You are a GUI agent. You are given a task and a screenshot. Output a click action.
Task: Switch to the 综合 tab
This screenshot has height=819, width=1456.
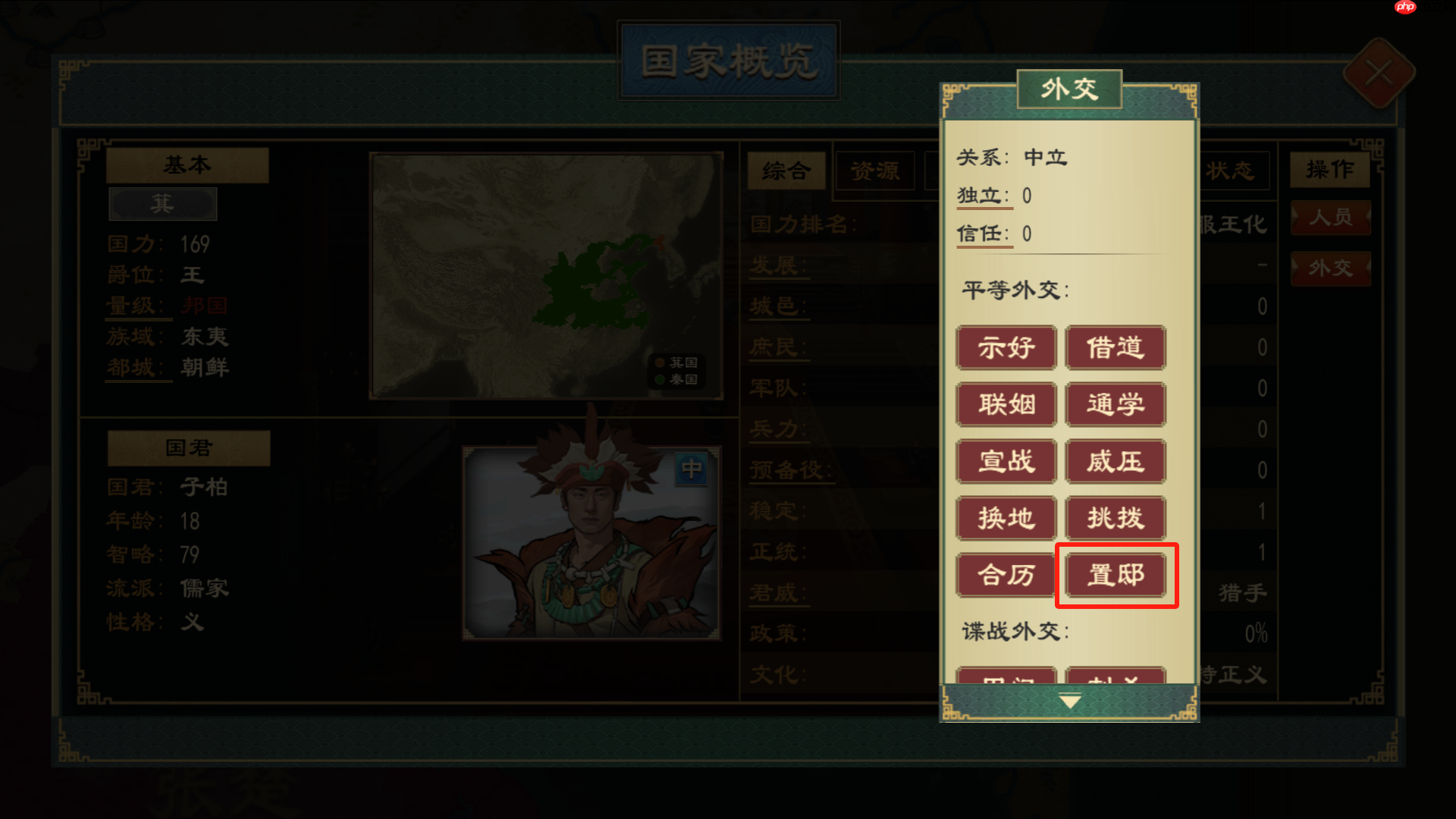pos(786,172)
